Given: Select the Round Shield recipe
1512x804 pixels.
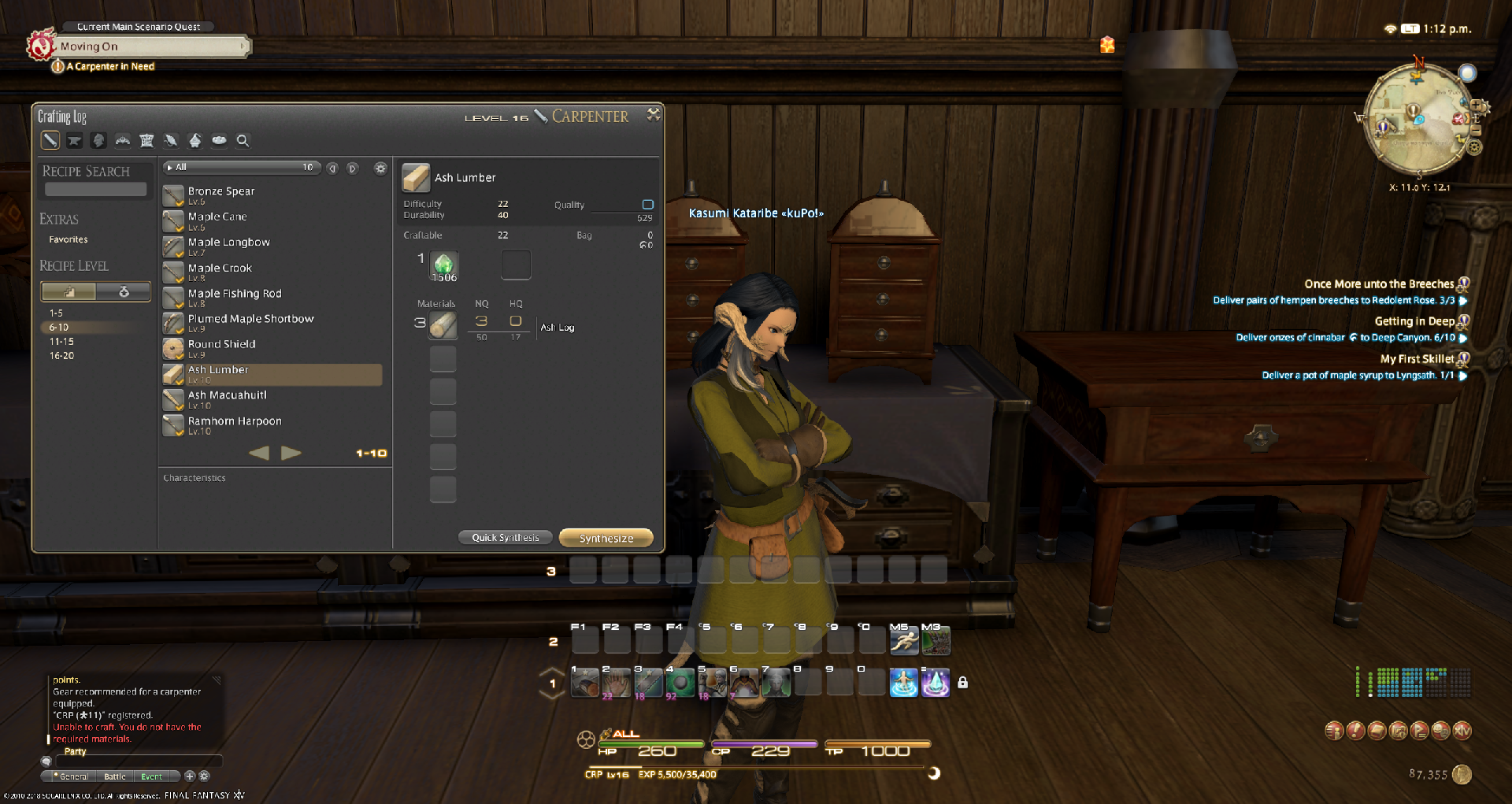Looking at the screenshot, I should (x=222, y=344).
